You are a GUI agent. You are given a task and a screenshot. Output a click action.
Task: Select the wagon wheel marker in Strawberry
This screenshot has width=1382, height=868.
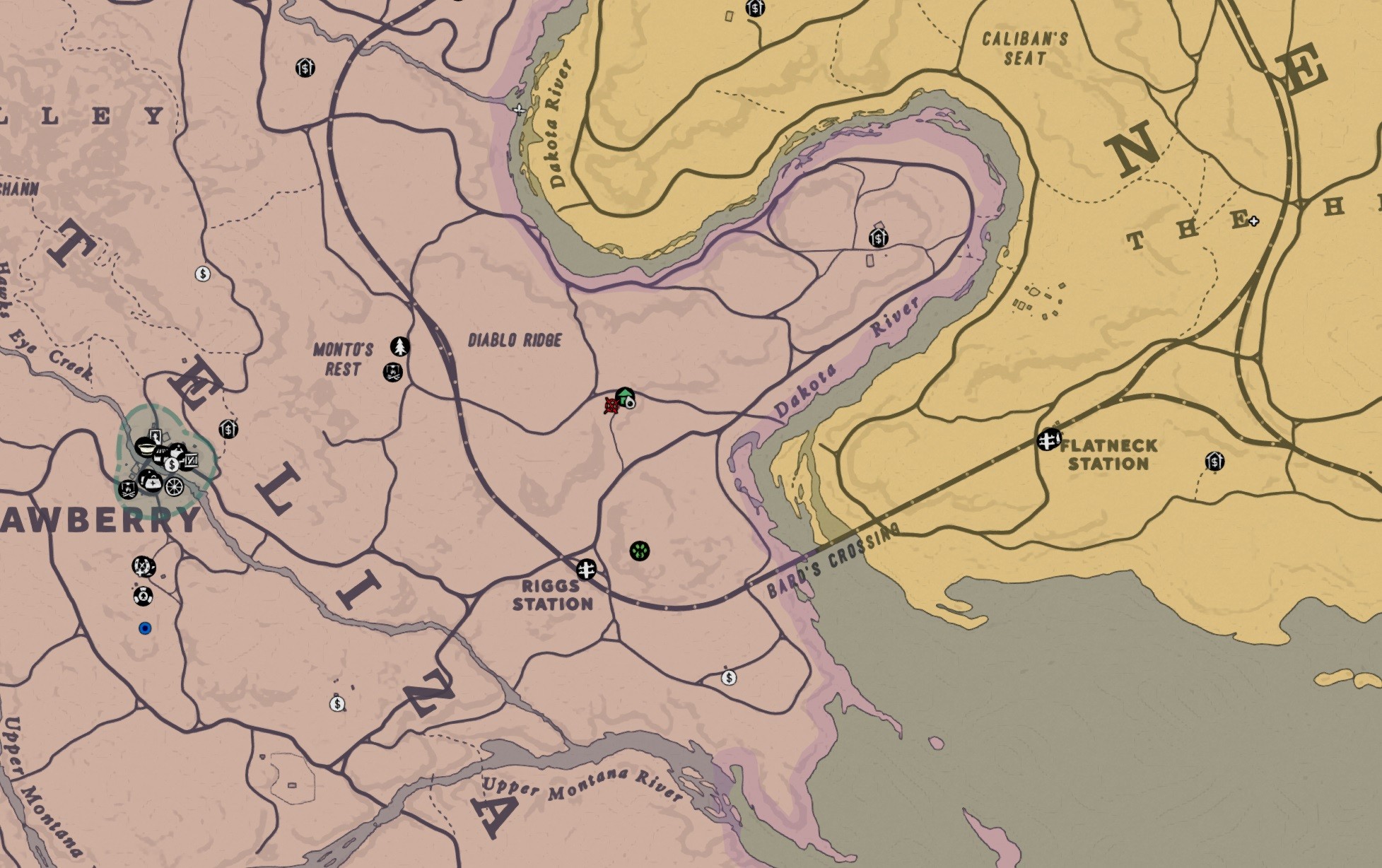[175, 488]
